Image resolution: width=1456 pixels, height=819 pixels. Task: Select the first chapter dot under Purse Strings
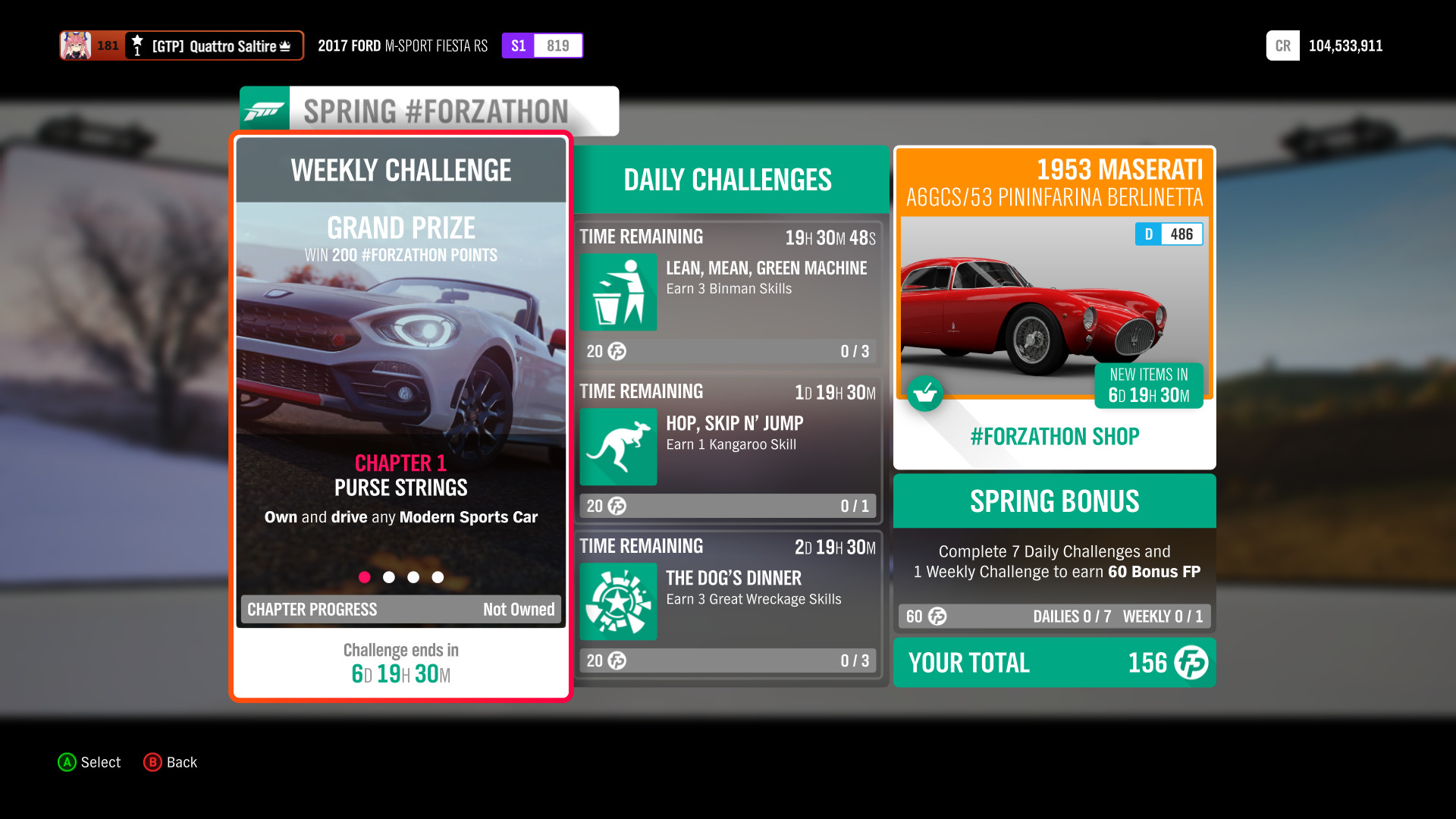tap(366, 577)
